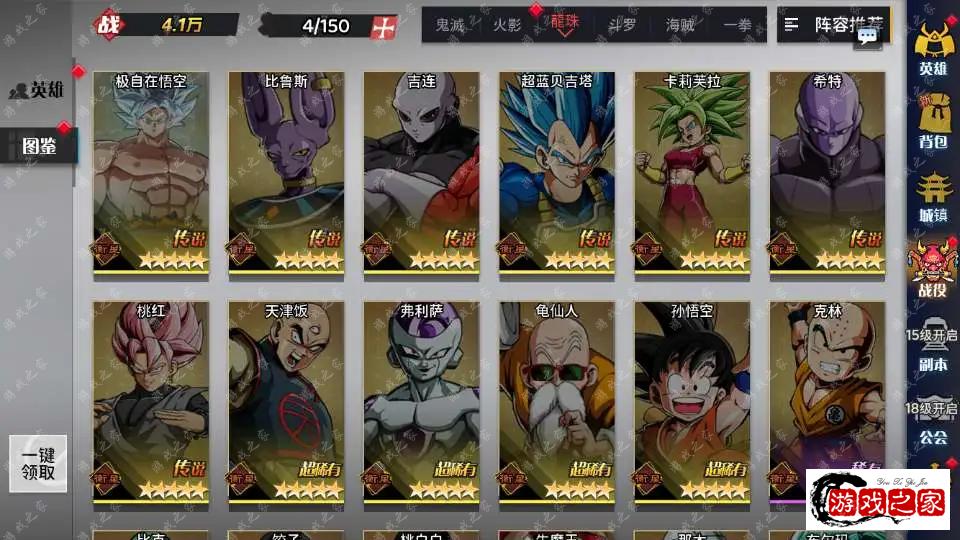Viewport: 960px width, 540px height.
Task: Filter heroes by 鬼滅 series
Action: tap(450, 25)
